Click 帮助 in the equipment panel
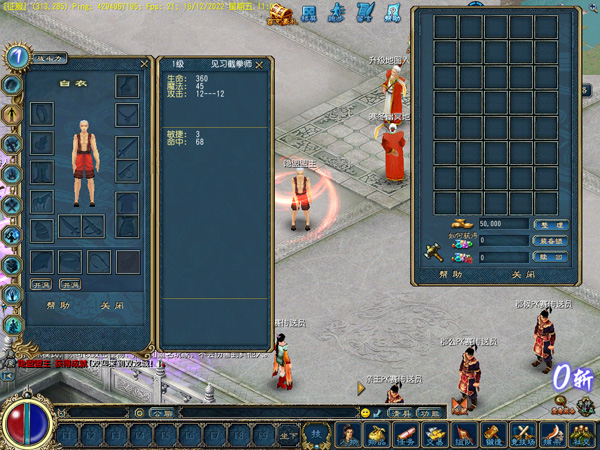This screenshot has width=600, height=450. click(x=58, y=306)
